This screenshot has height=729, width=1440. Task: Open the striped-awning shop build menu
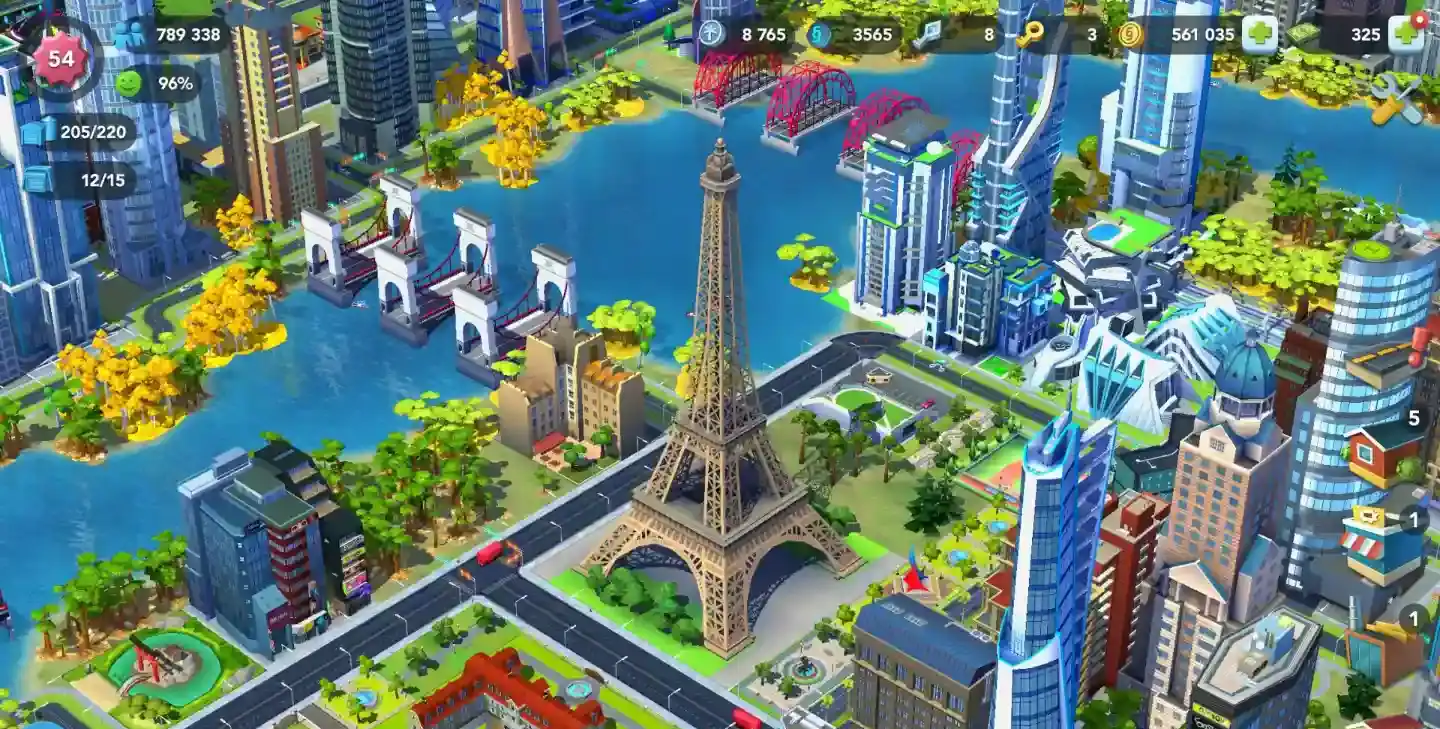coord(1383,545)
